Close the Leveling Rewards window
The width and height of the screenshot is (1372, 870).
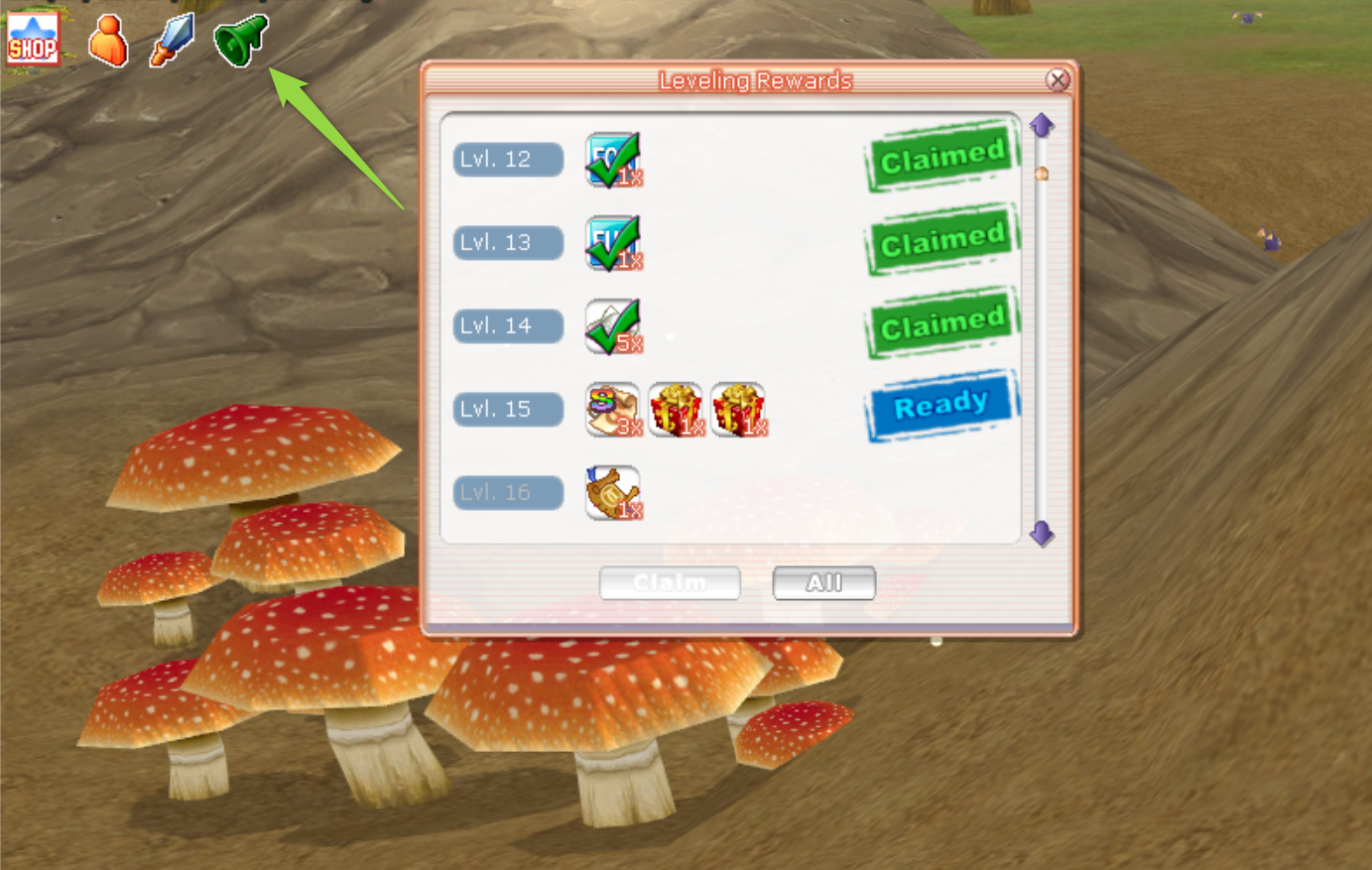[1058, 80]
